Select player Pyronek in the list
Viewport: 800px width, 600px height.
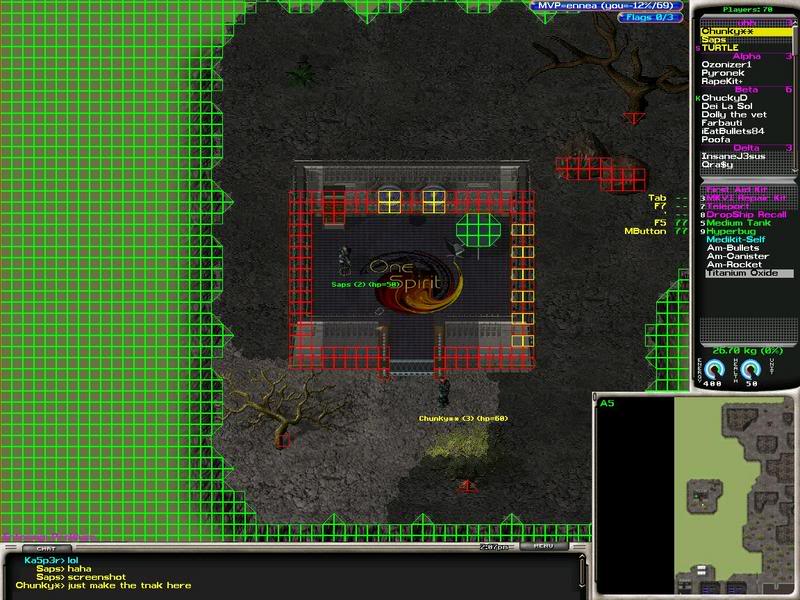click(722, 73)
